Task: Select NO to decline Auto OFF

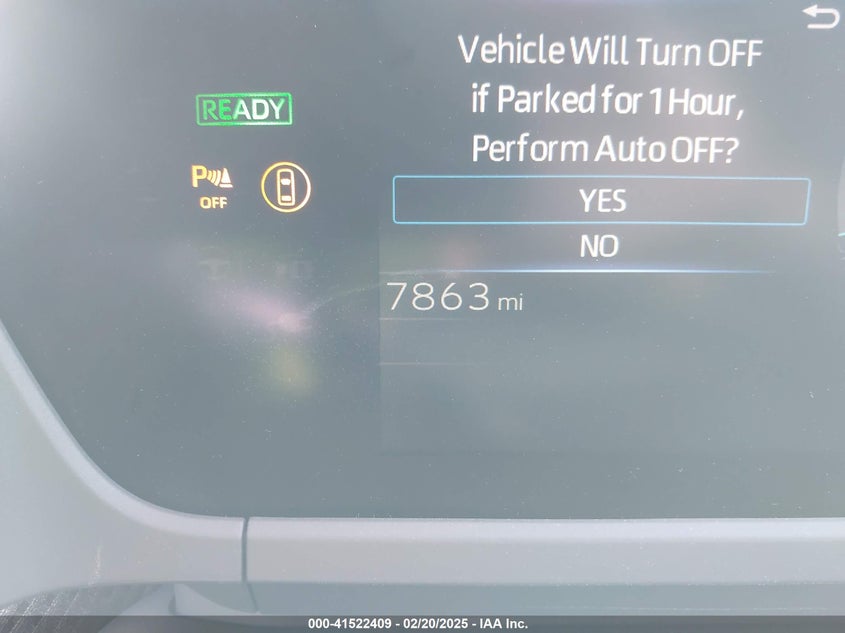Action: click(x=600, y=246)
